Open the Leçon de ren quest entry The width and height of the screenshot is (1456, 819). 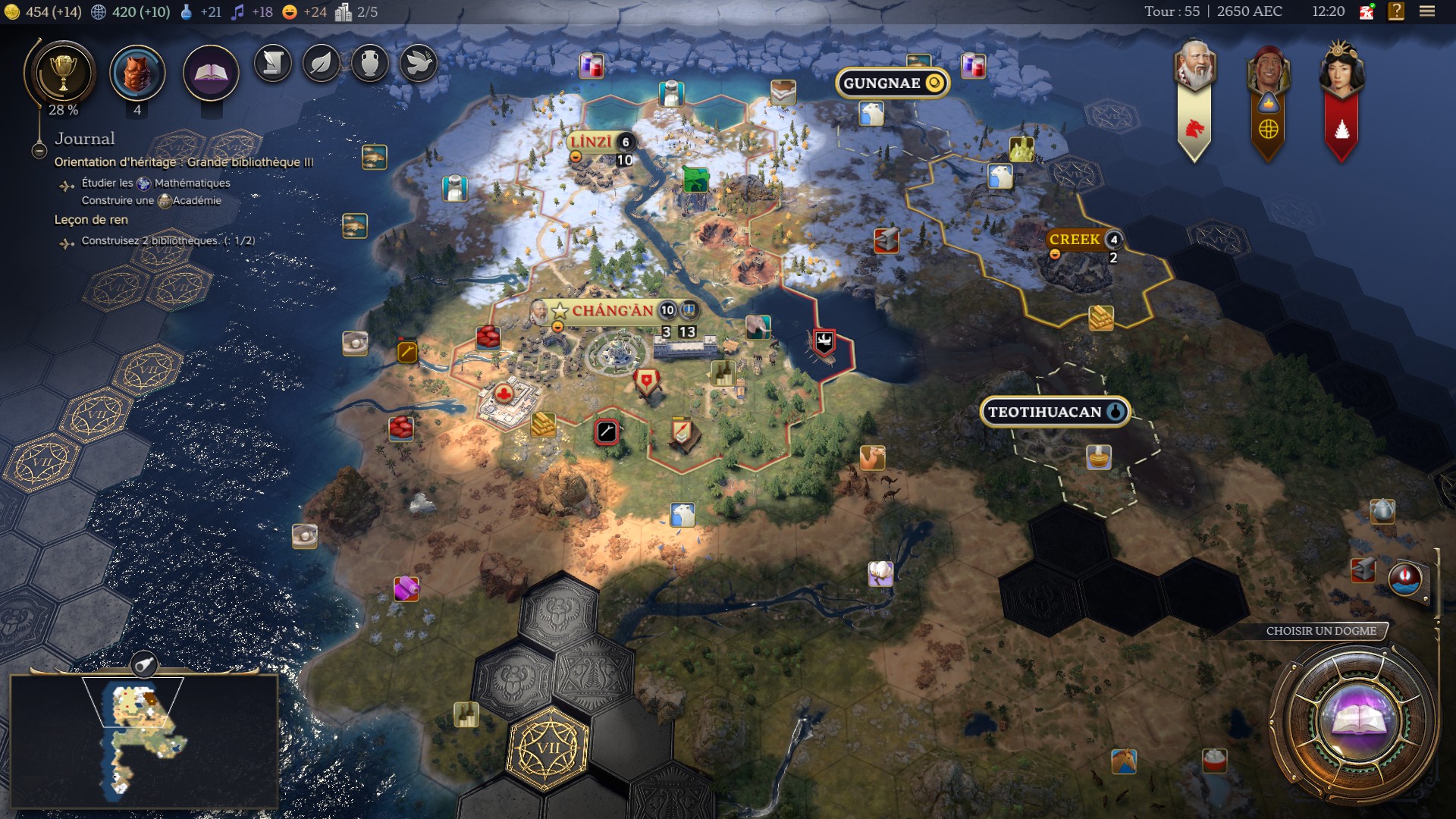pos(91,220)
